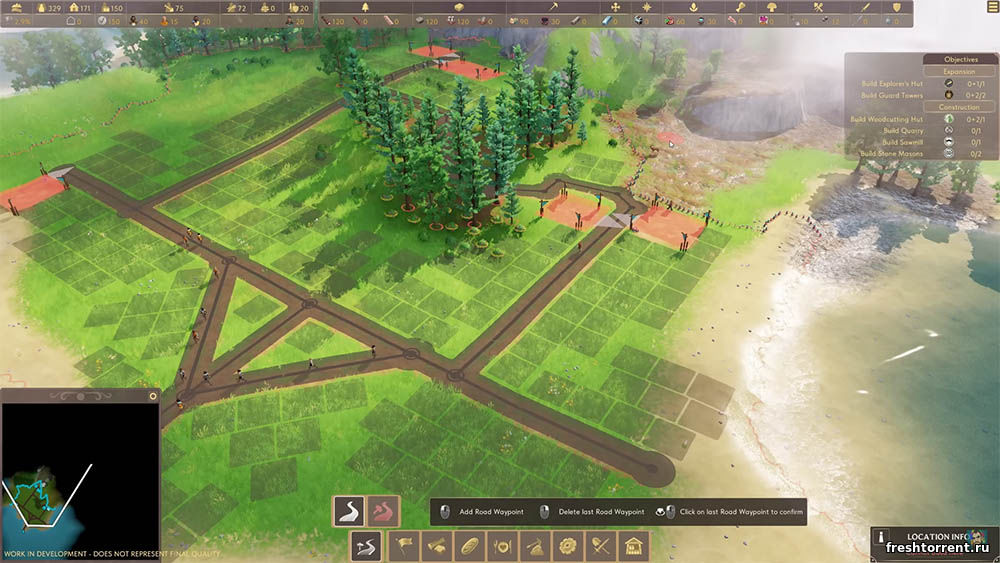The image size is (1000, 563).
Task: Toggle the minimap's yellow ring button
Action: coord(152,396)
